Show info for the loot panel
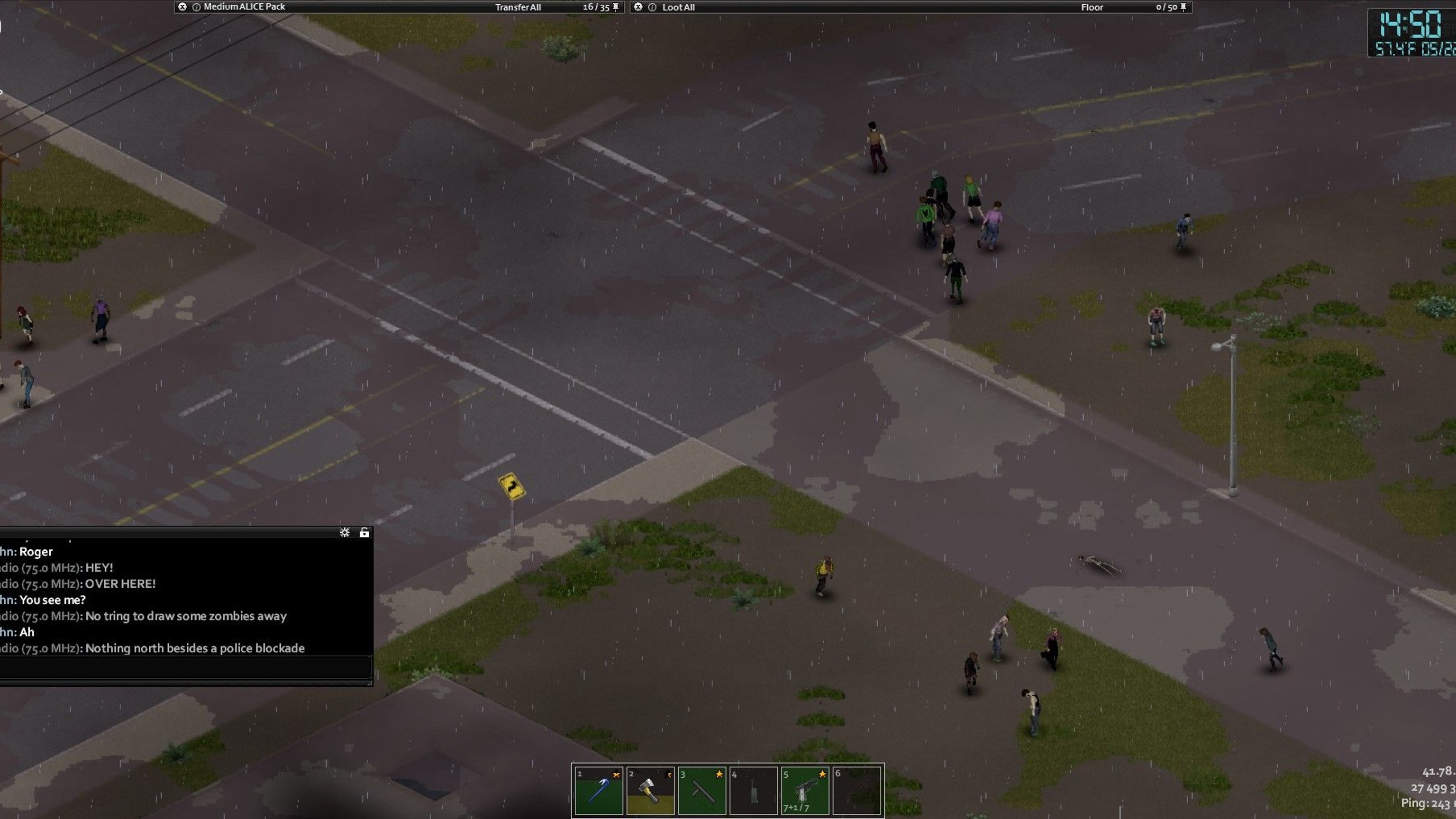The height and width of the screenshot is (819, 1456). click(652, 8)
